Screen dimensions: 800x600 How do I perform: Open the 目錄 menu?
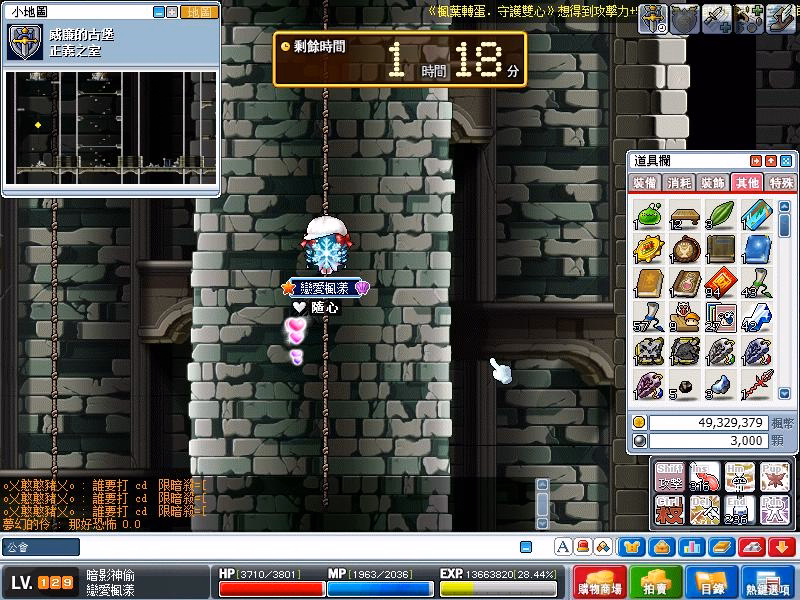710,583
